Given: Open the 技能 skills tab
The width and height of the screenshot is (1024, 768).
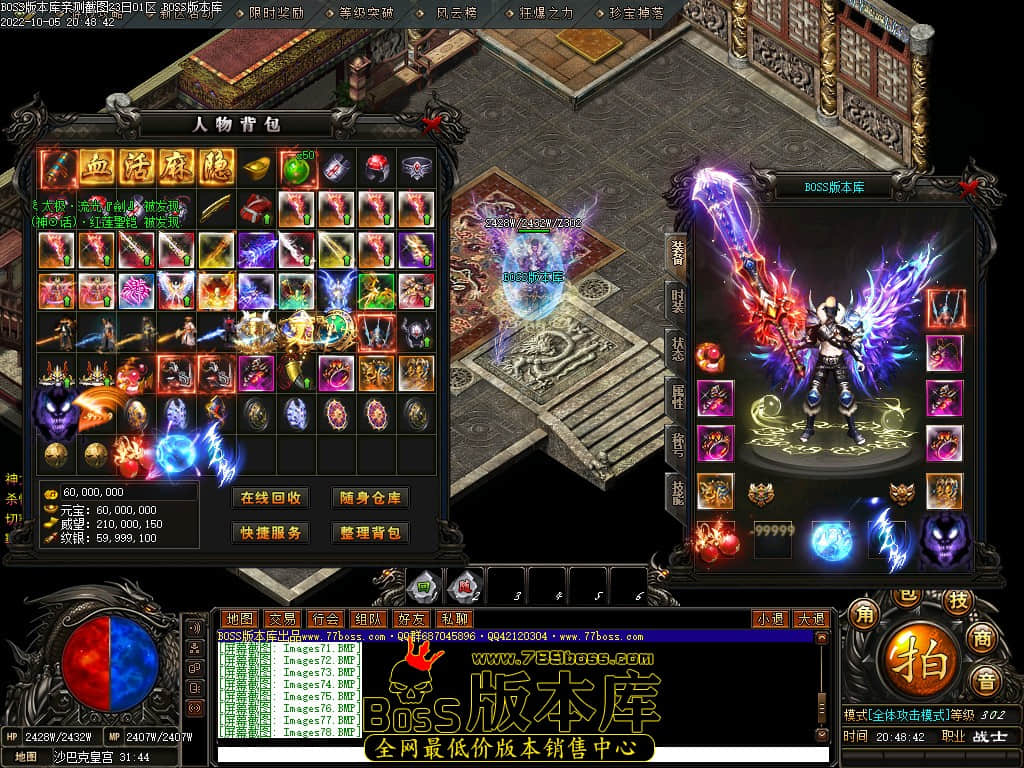Looking at the screenshot, I should coord(677,492).
